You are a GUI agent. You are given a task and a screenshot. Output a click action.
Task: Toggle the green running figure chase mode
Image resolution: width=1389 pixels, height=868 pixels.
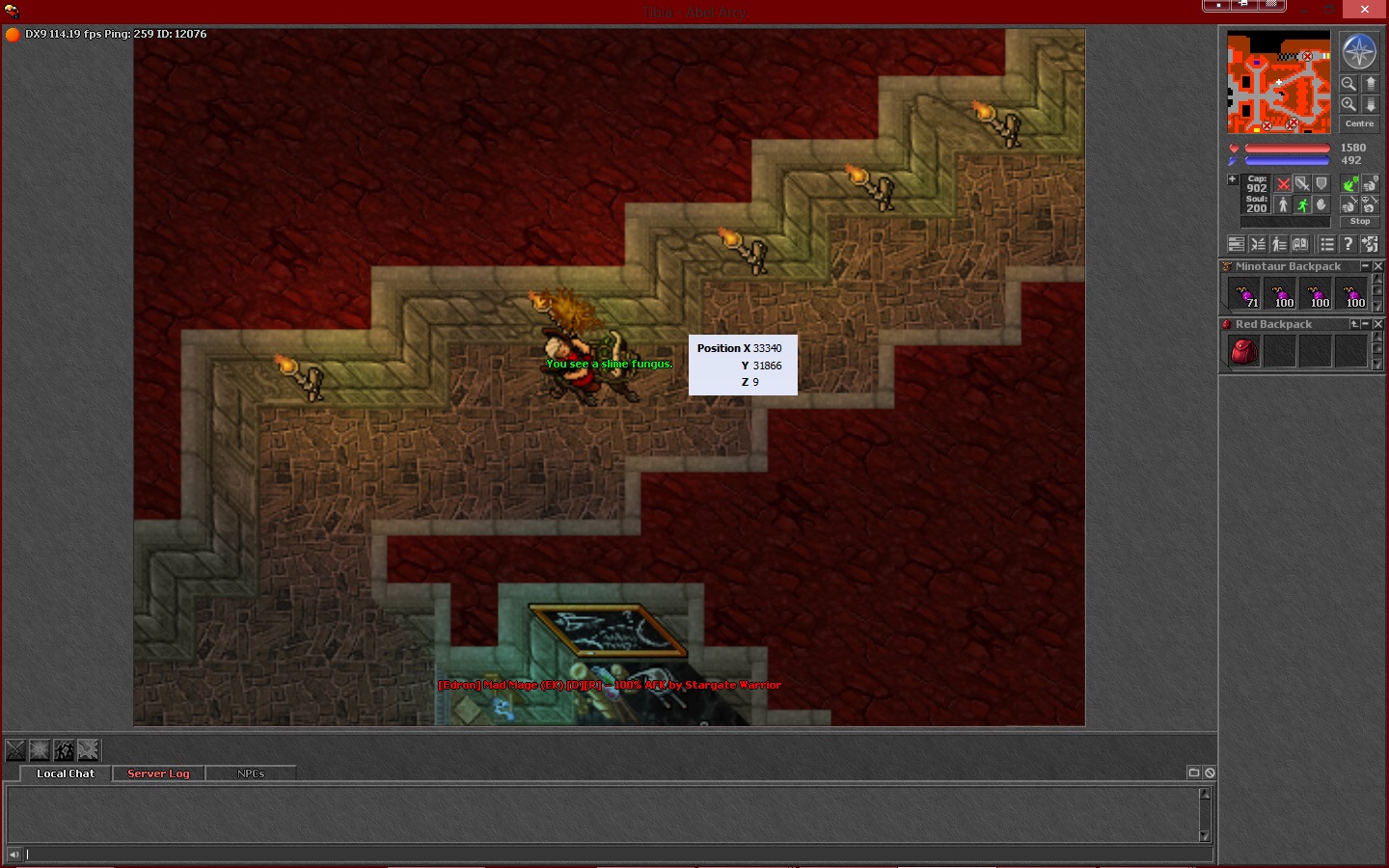tap(1302, 204)
